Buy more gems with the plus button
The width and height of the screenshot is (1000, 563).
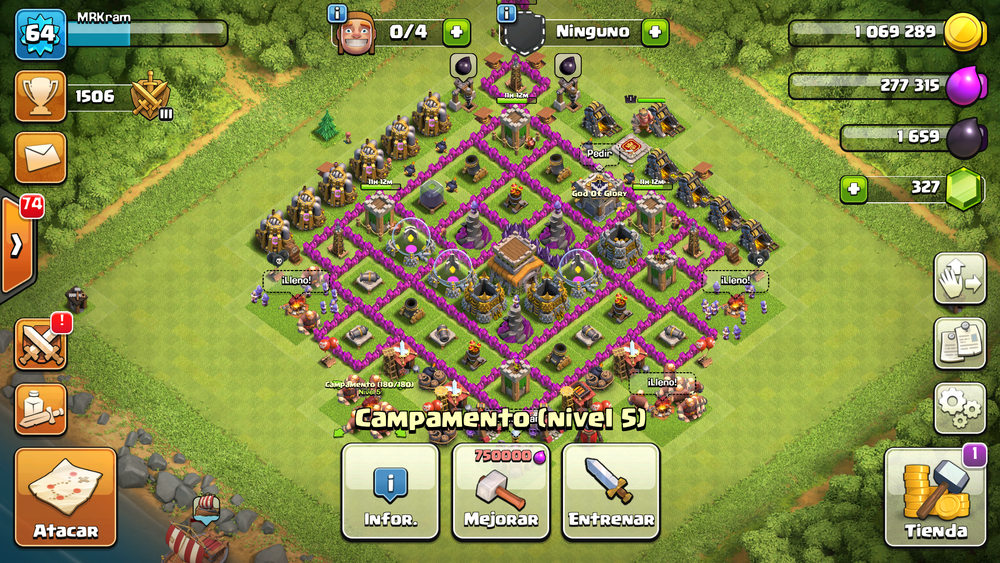(853, 188)
